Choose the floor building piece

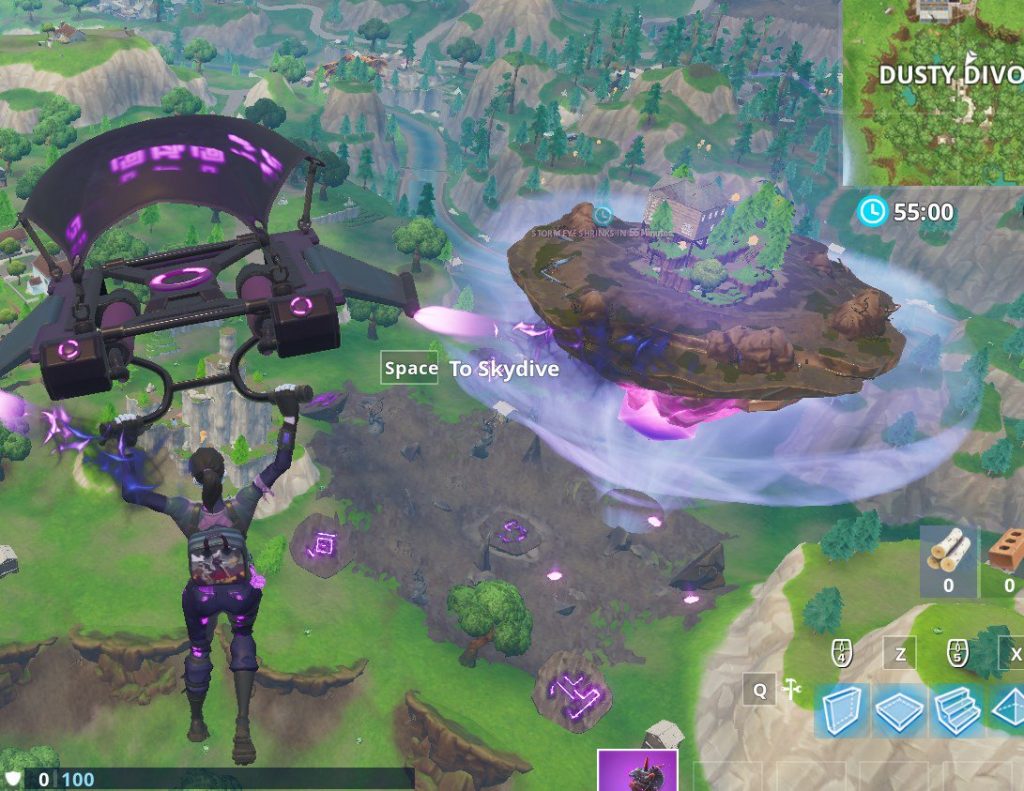click(x=900, y=710)
